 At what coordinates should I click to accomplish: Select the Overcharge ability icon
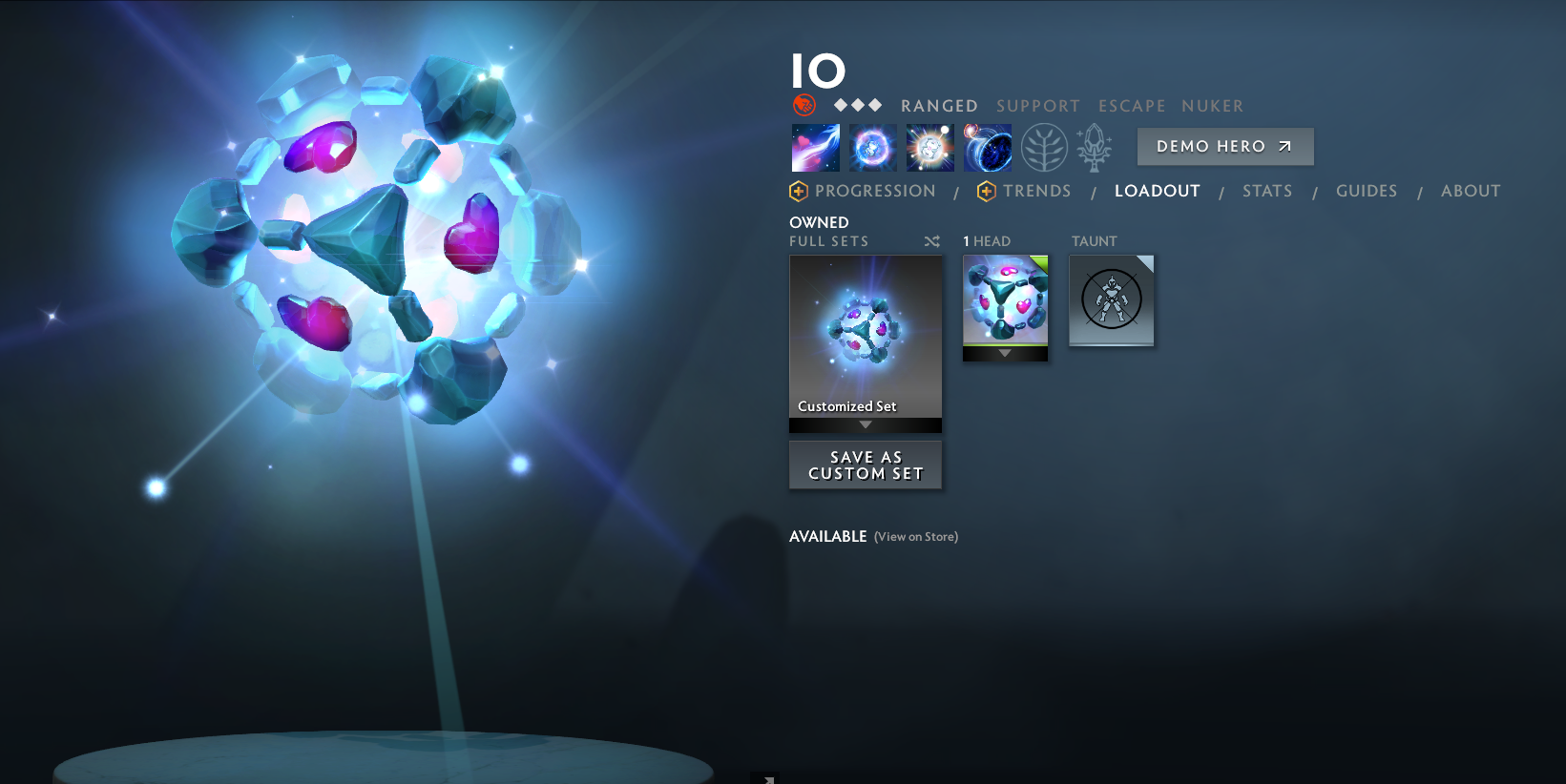(929, 147)
